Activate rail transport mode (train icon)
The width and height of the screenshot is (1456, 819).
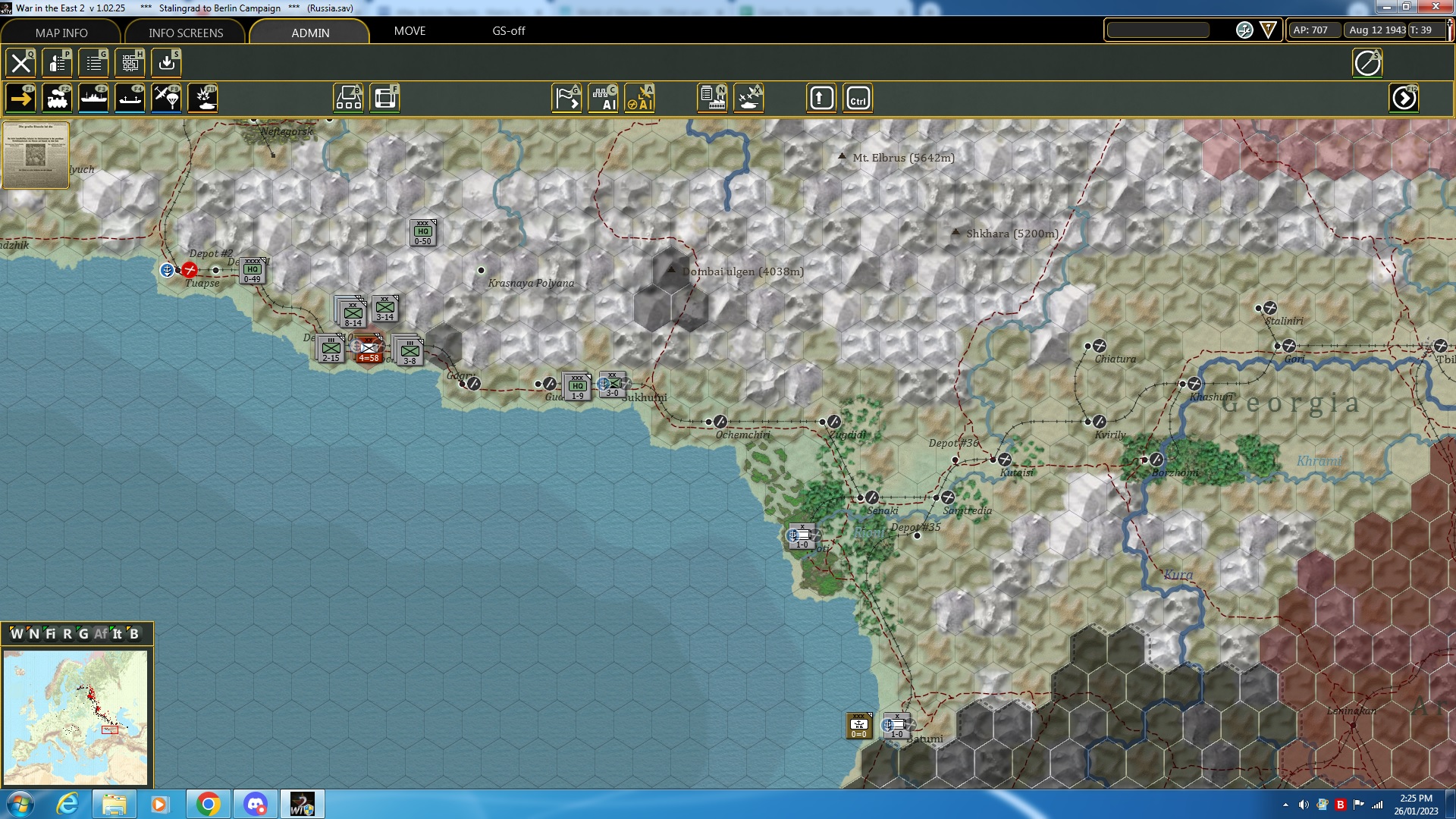[x=57, y=97]
